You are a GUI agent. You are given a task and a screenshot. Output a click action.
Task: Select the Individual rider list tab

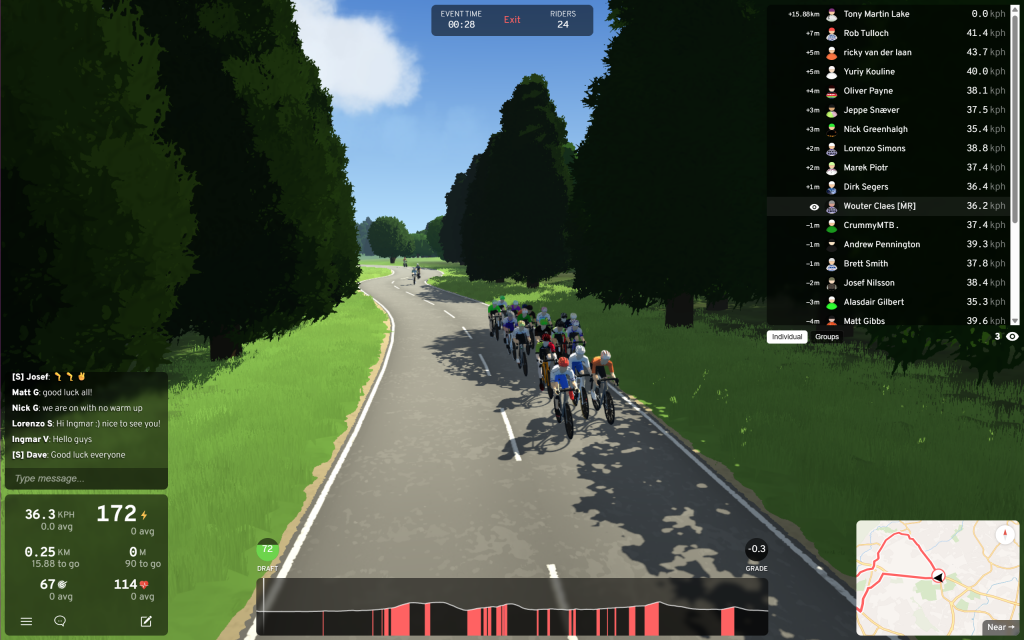787,337
